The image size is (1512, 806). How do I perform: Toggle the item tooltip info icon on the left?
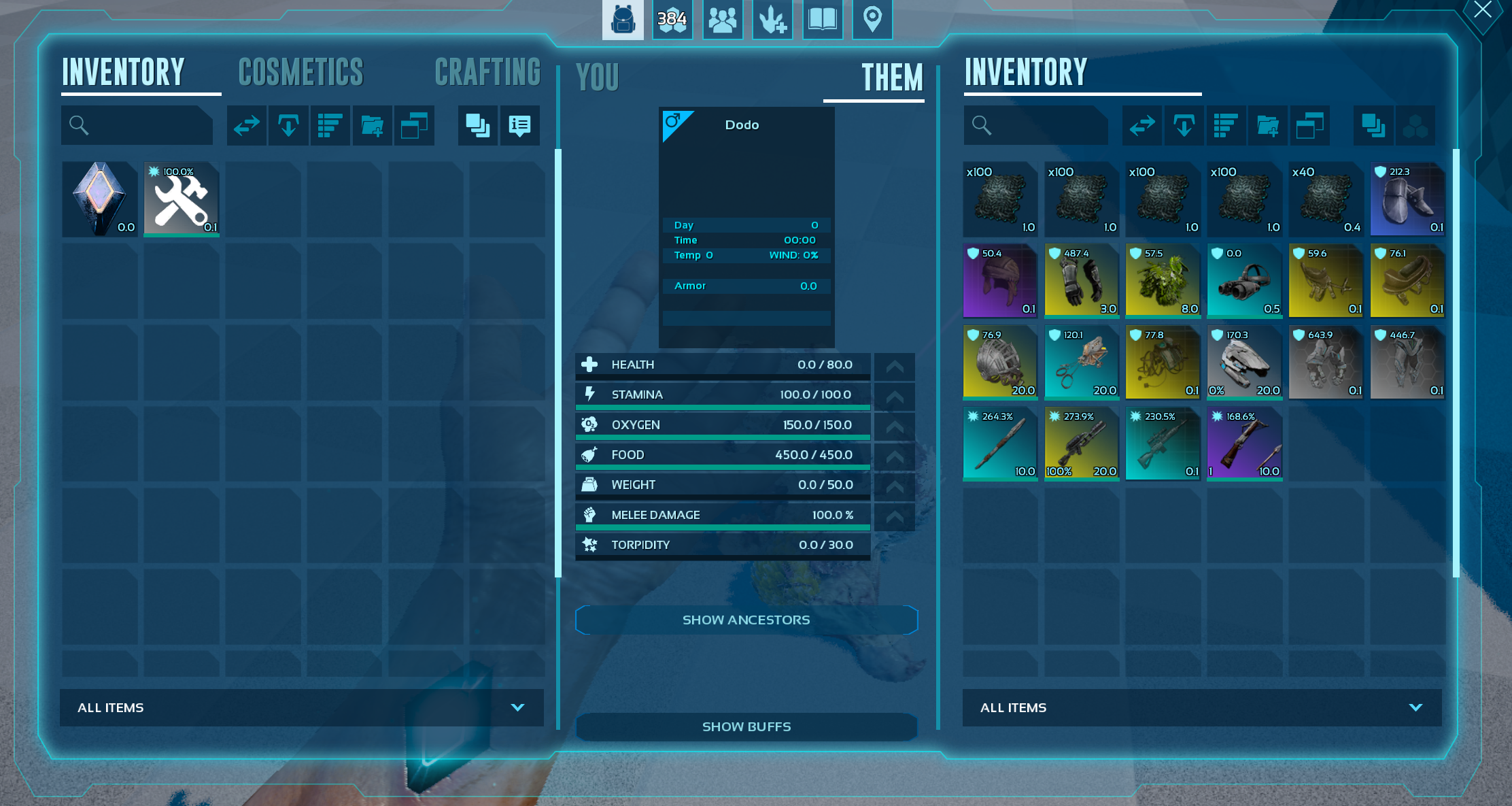click(x=520, y=125)
